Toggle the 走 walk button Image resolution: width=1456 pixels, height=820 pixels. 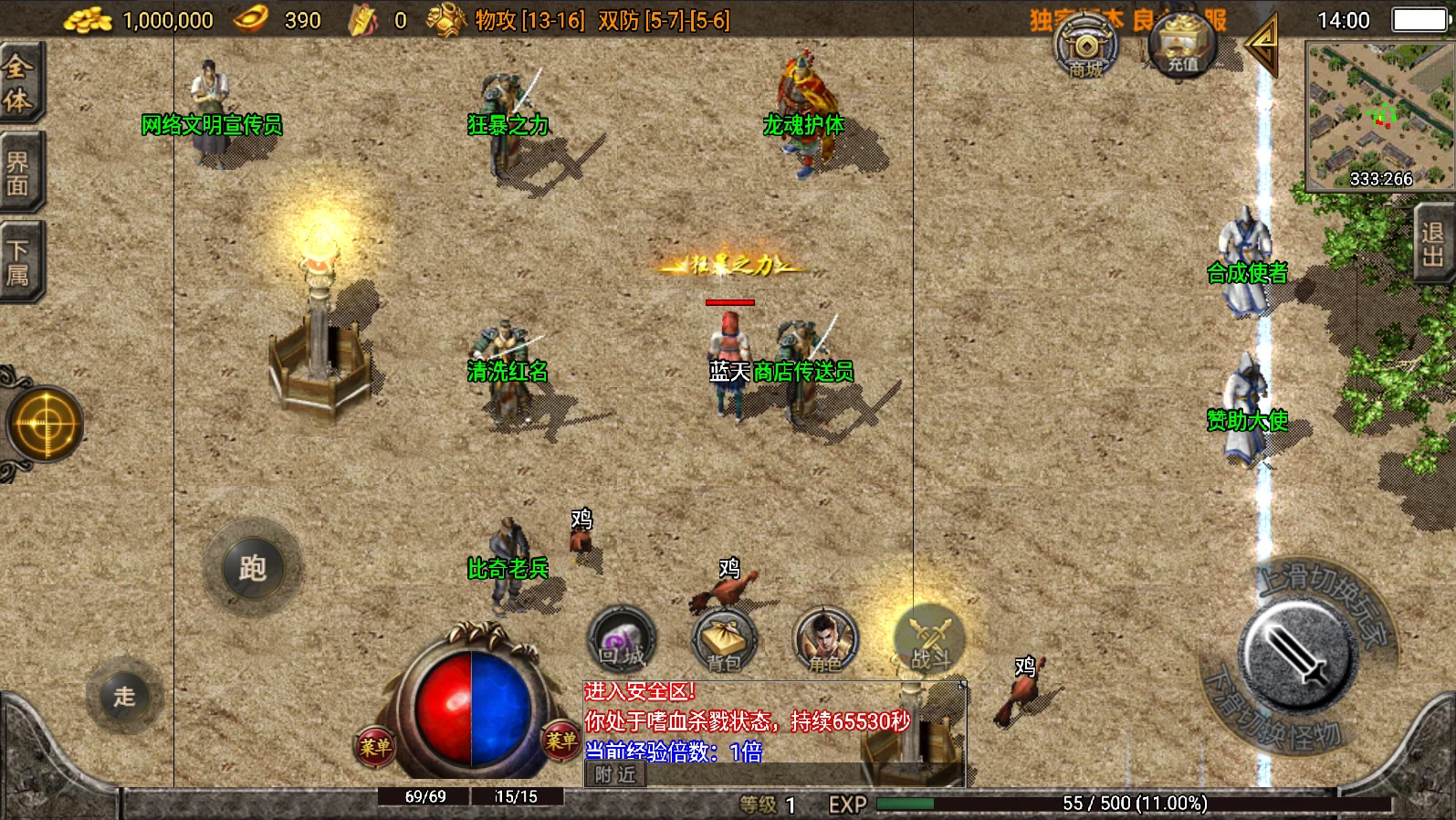coord(125,697)
